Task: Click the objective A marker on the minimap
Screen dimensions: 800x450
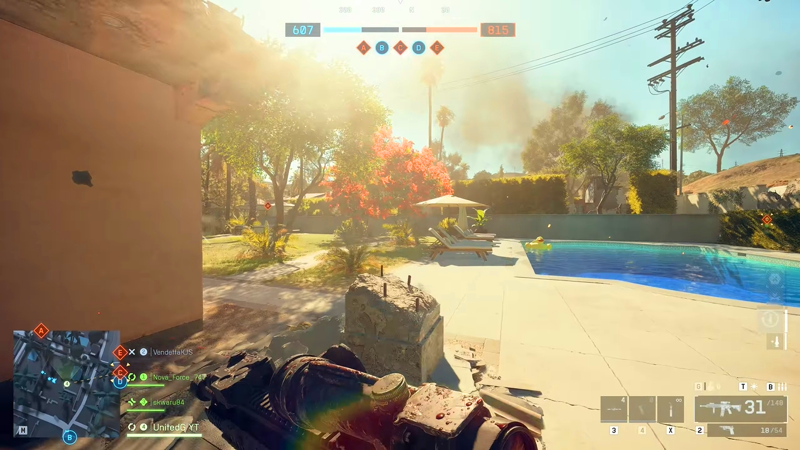Action: coord(41,330)
